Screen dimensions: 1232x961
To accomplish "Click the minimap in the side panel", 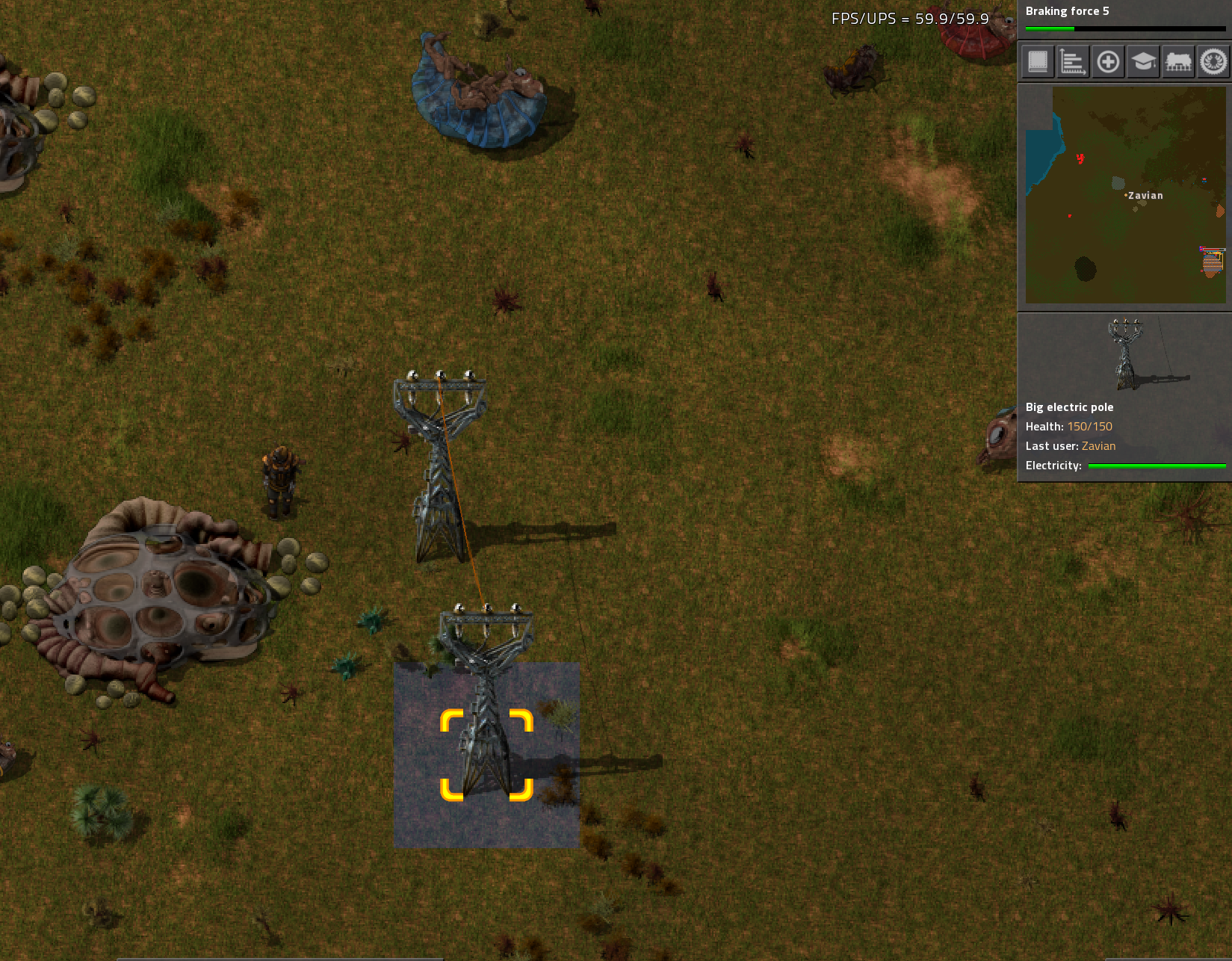I will (1125, 194).
